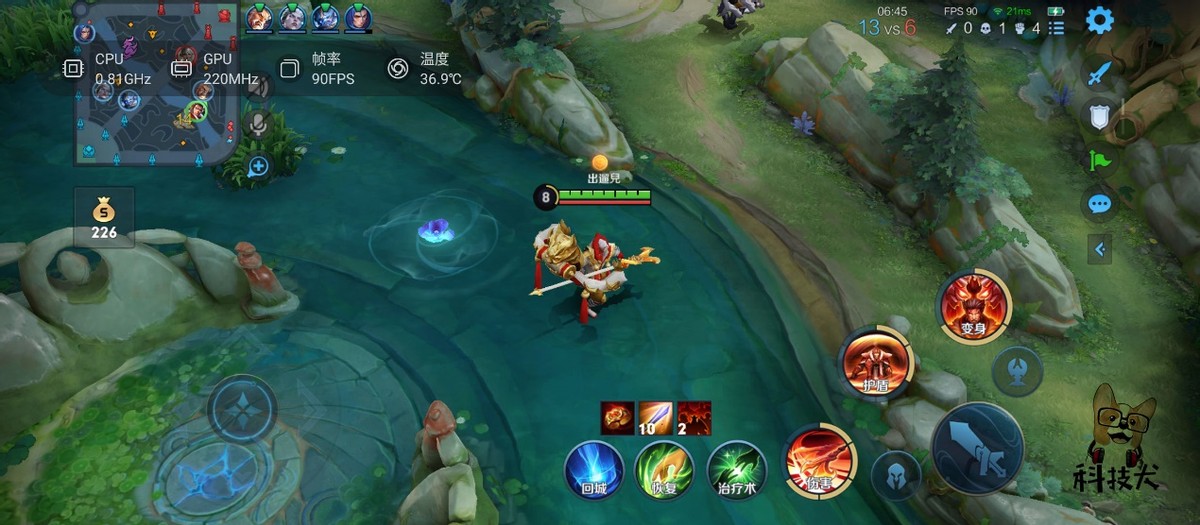Send the shield defend signal
The width and height of the screenshot is (1200, 525).
[x=1100, y=116]
